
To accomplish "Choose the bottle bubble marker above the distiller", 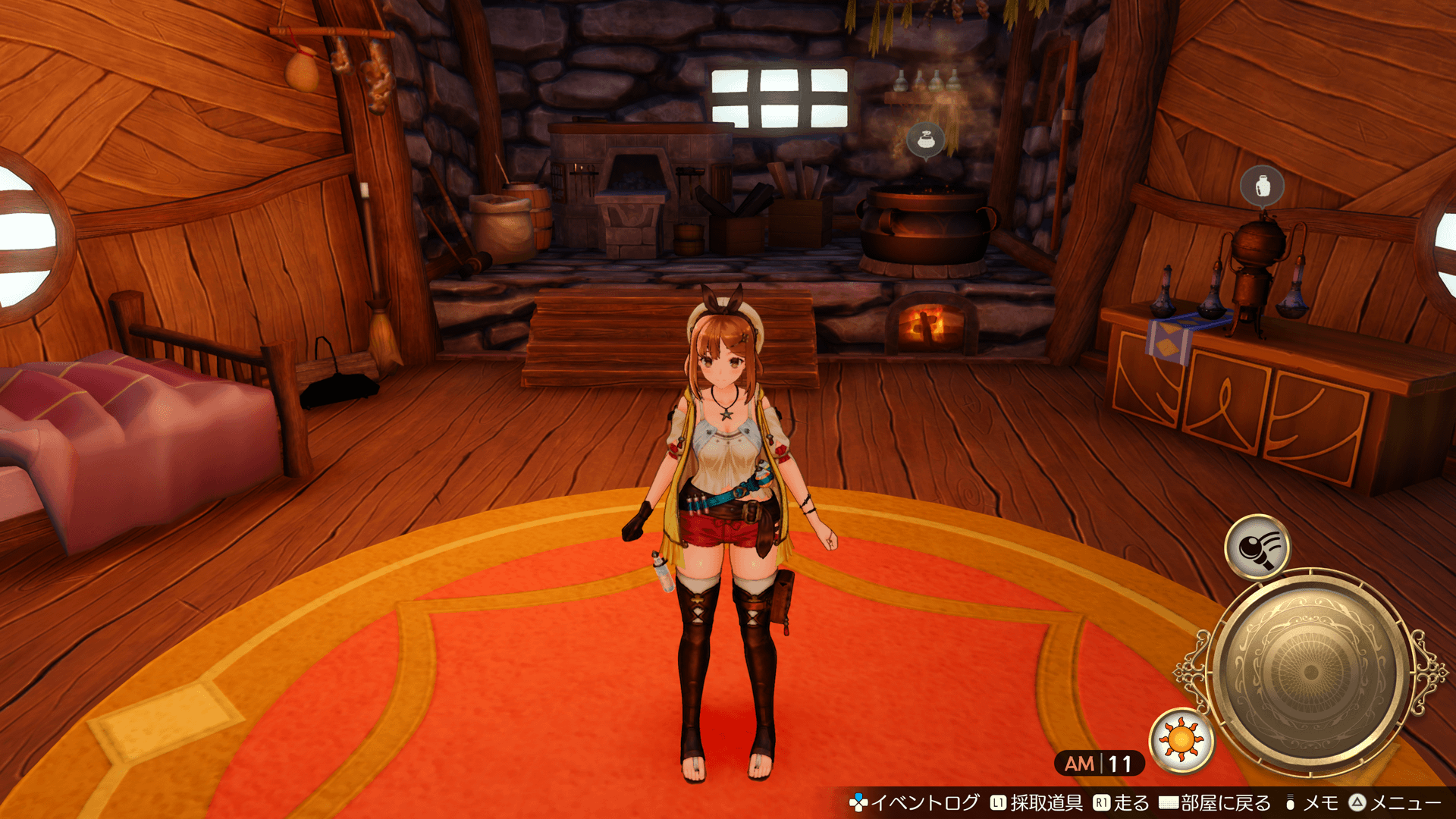I will point(1262,185).
